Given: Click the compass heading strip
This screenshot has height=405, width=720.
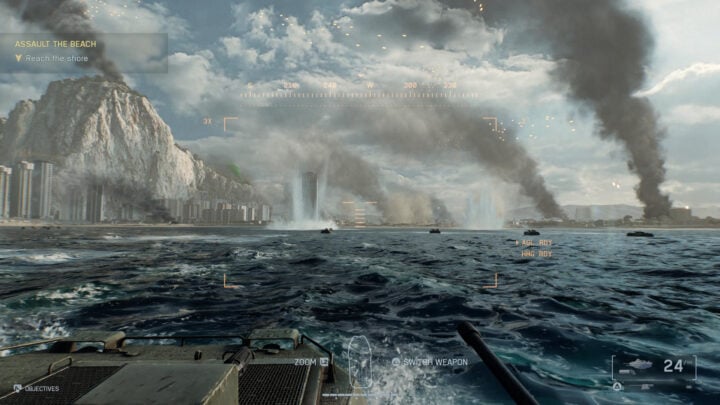Looking at the screenshot, I should 360,88.
